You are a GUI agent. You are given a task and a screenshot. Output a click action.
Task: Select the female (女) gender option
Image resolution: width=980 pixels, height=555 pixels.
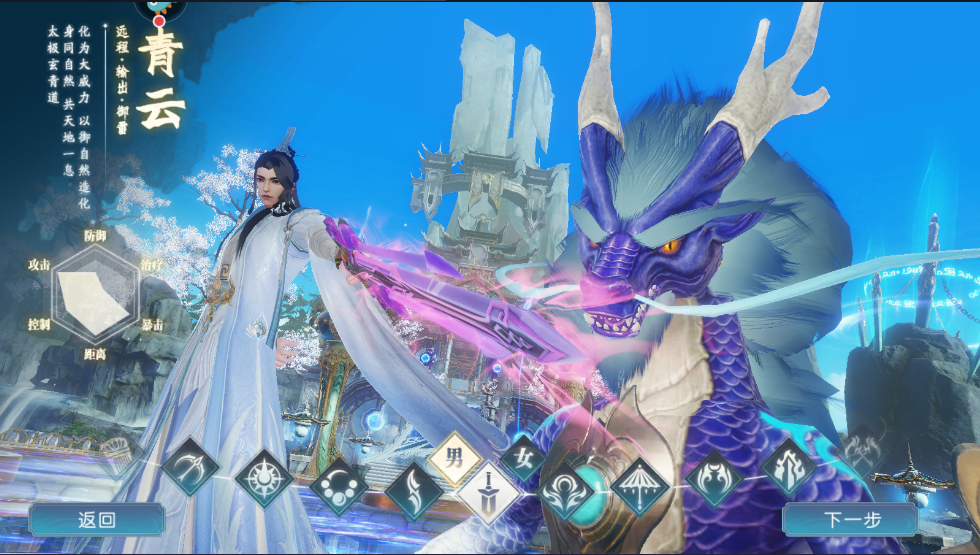pyautogui.click(x=521, y=460)
